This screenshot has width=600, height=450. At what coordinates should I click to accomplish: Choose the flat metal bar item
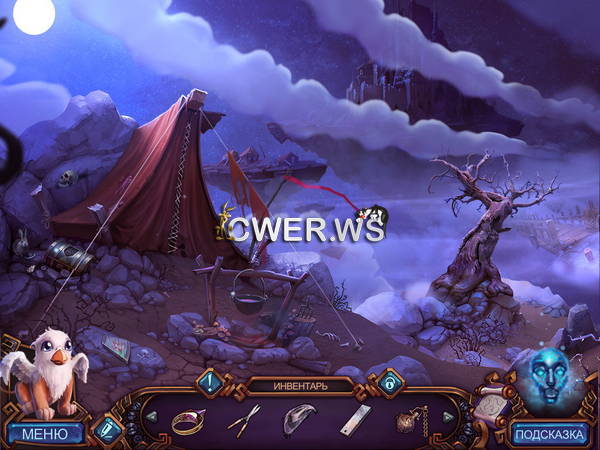(x=354, y=420)
